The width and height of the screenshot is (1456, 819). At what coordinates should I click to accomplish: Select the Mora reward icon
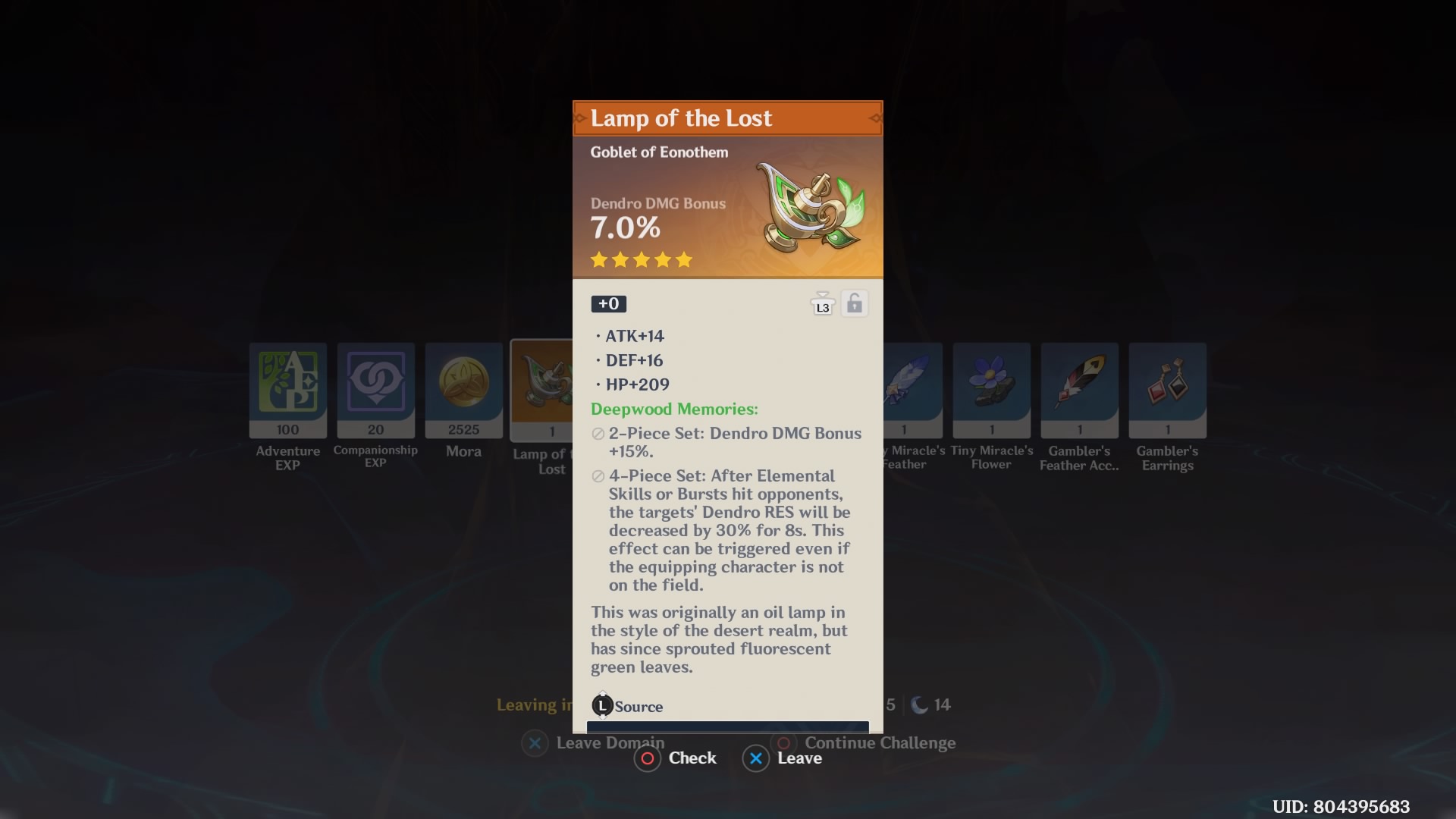[x=463, y=388]
